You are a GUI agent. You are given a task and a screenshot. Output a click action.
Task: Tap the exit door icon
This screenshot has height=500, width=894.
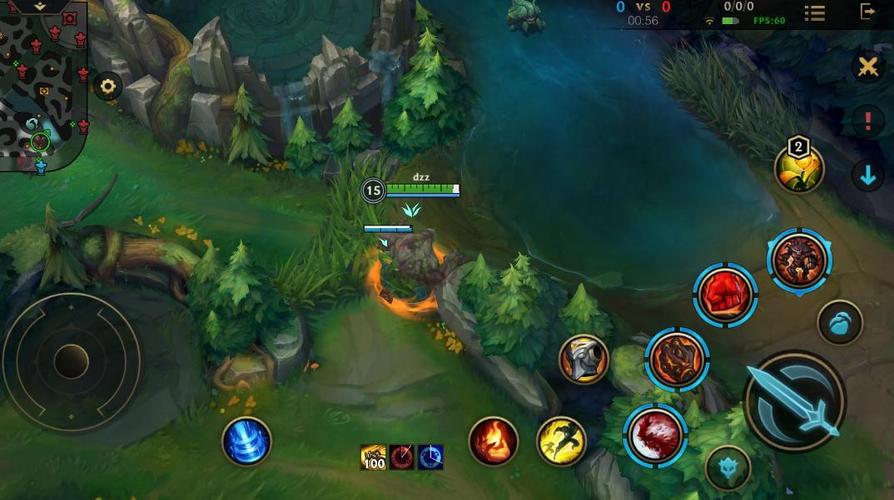tap(868, 13)
